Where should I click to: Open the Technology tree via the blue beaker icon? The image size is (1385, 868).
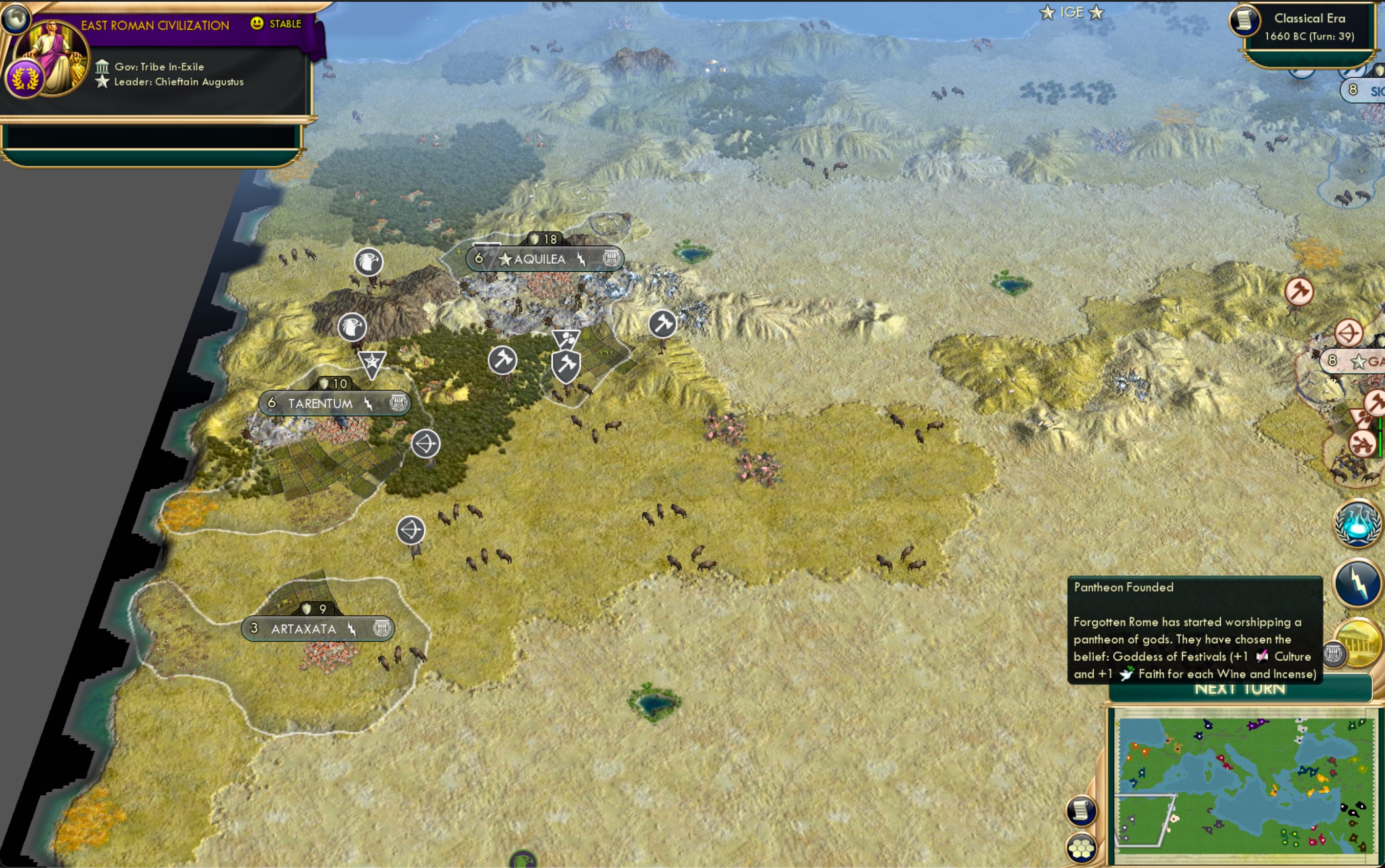(1356, 526)
